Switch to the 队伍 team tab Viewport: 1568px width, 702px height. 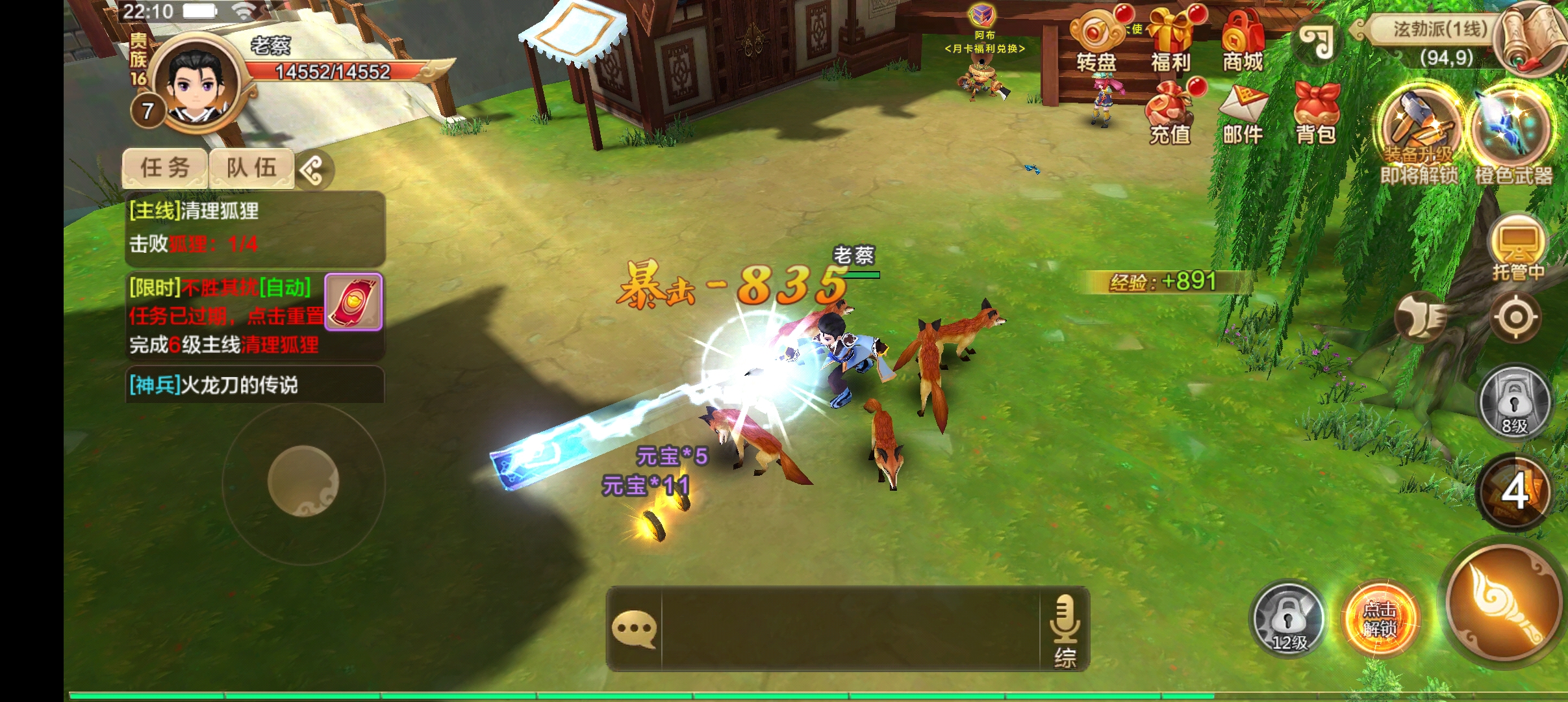point(251,168)
